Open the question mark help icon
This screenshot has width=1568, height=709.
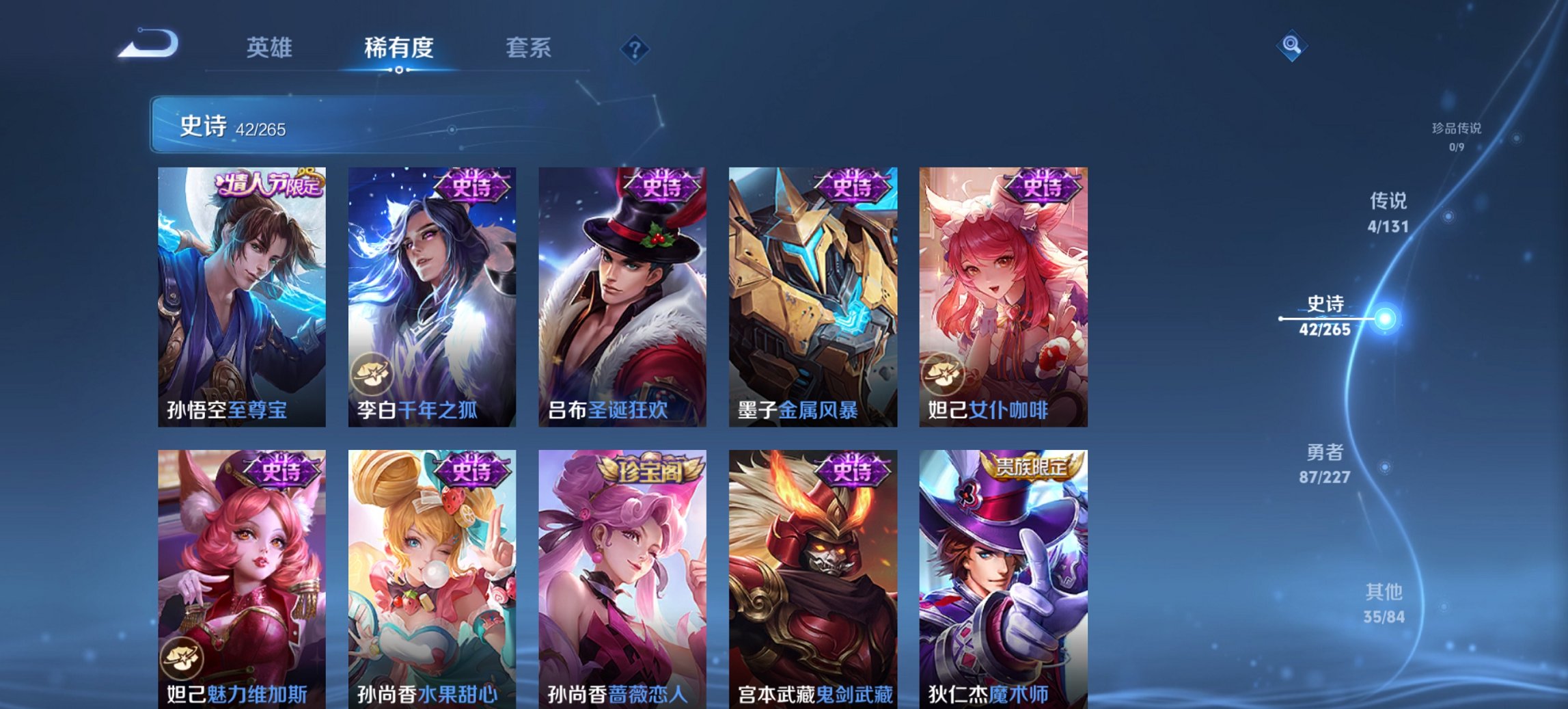[x=635, y=47]
